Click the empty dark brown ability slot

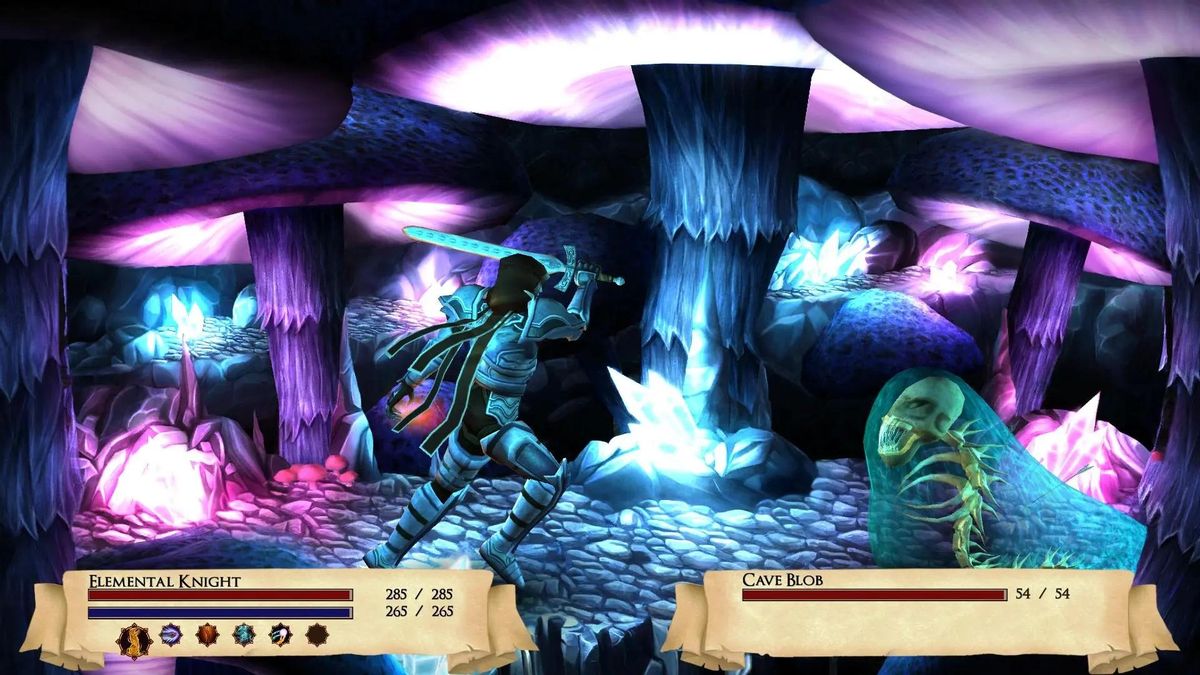coord(317,634)
